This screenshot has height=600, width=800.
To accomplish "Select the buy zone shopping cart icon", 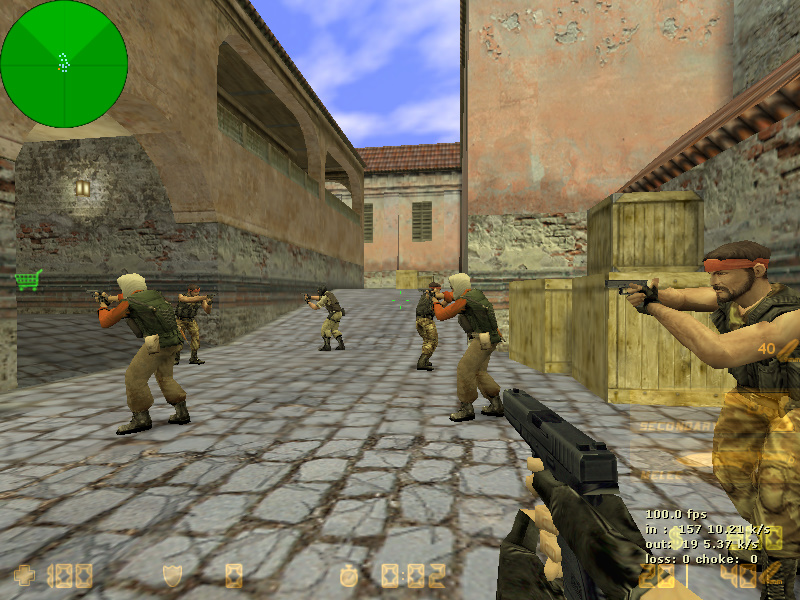I will 28,280.
